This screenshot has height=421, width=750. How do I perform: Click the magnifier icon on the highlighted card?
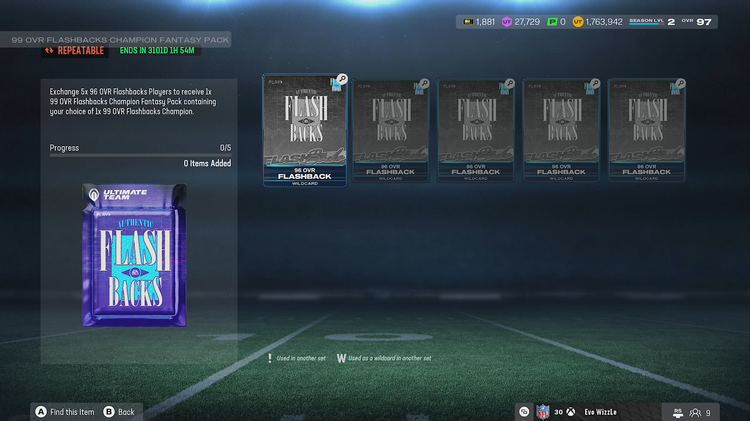(341, 79)
